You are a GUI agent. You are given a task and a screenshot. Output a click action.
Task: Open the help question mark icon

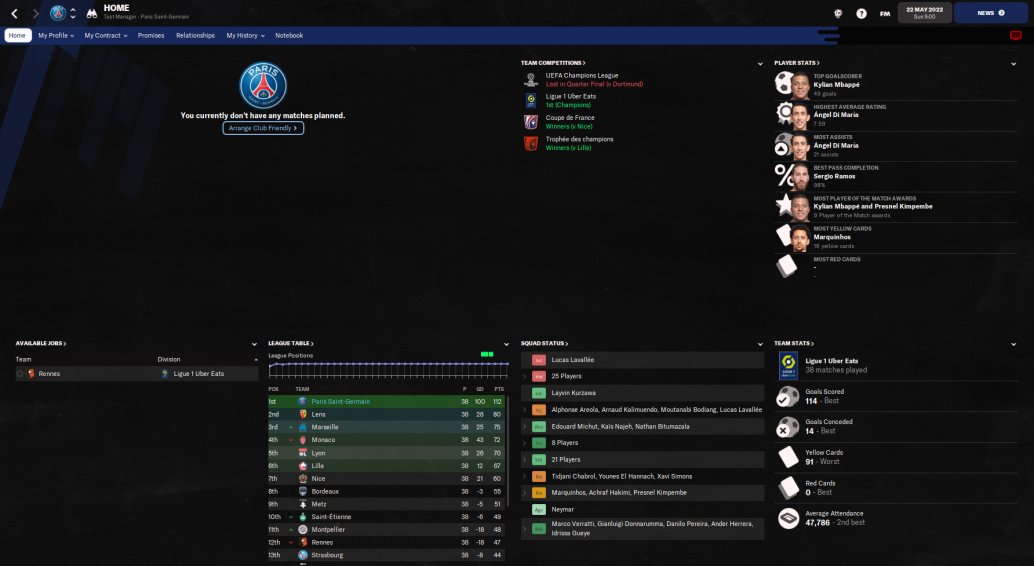[x=861, y=13]
